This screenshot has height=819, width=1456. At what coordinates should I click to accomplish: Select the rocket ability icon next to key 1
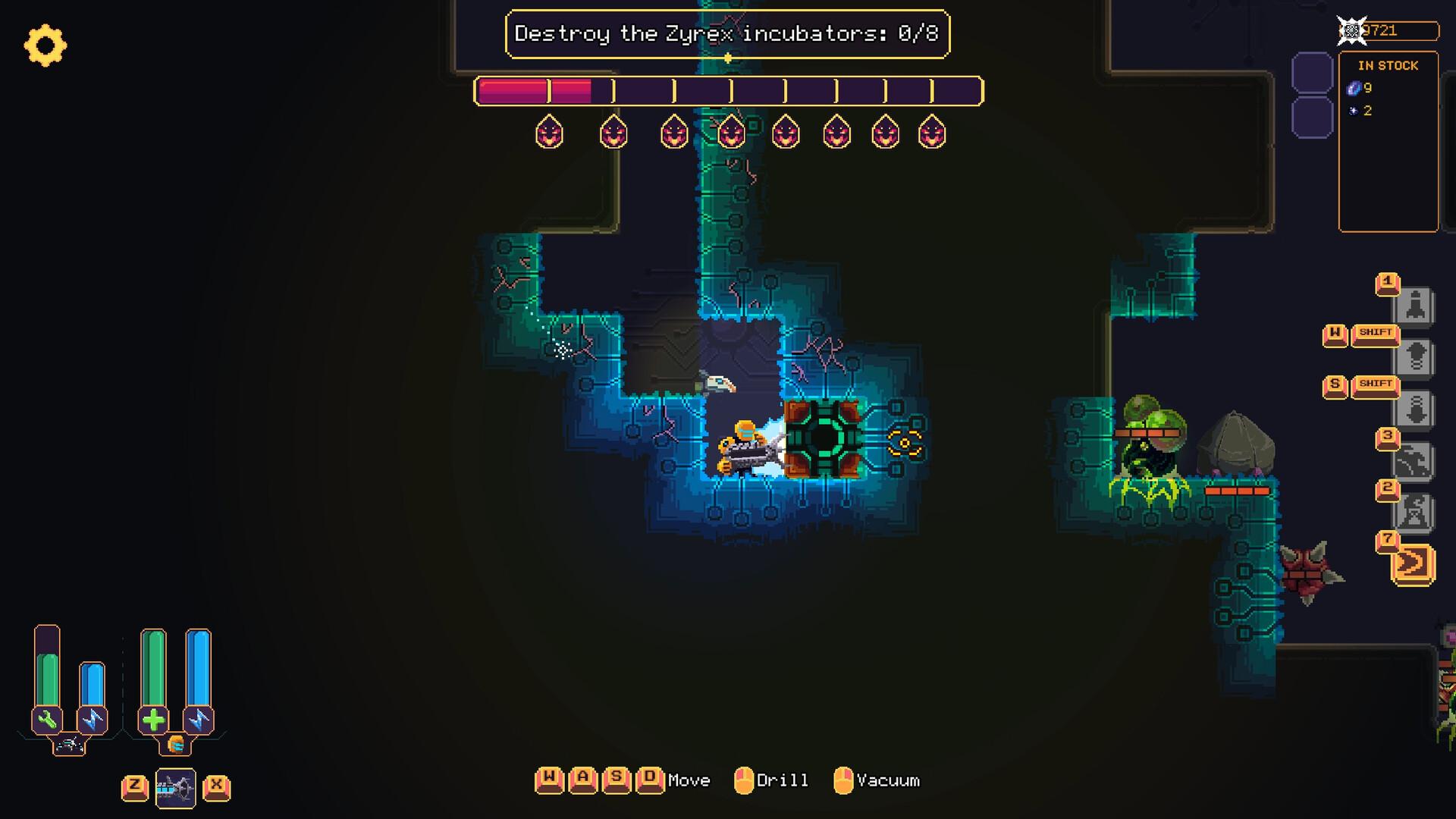(1414, 303)
